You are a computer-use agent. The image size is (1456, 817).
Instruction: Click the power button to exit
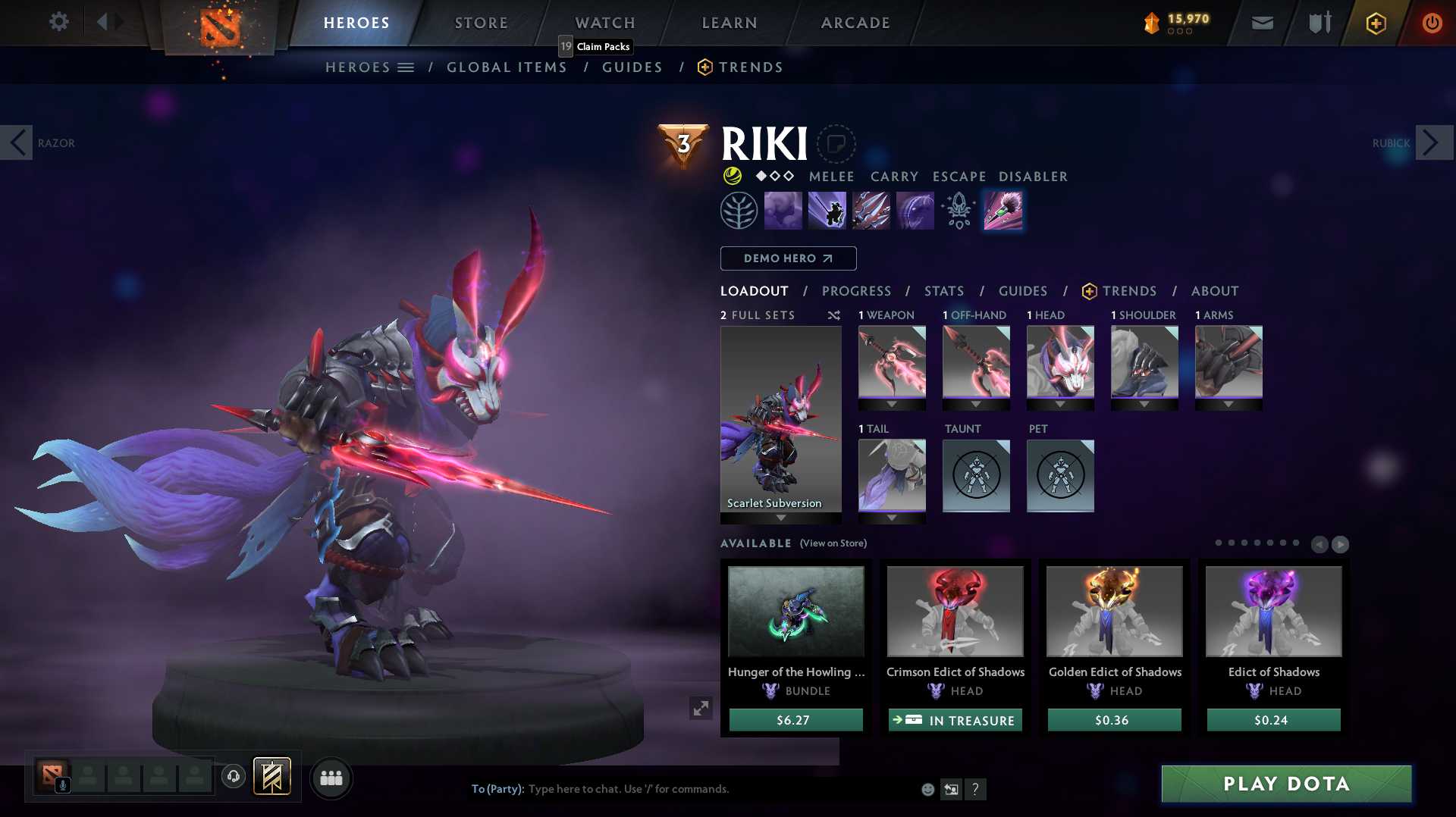[x=1432, y=23]
